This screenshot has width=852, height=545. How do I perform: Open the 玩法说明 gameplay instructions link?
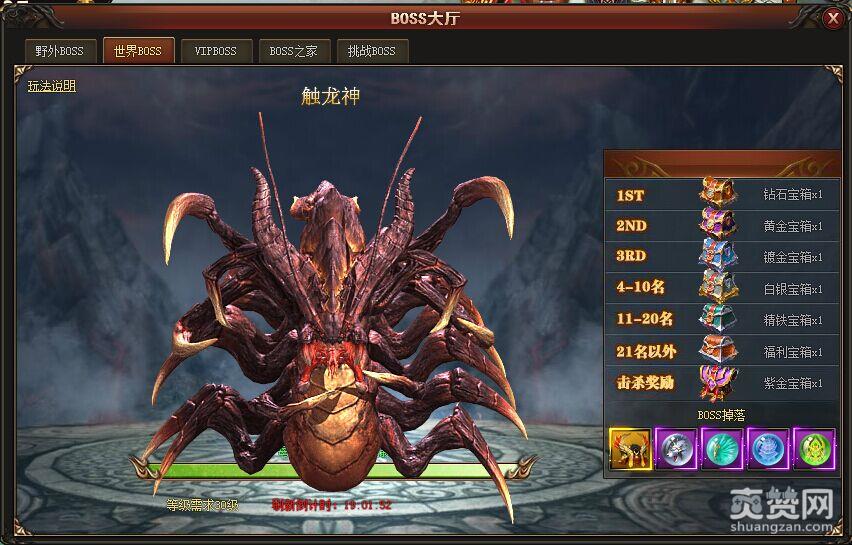click(x=52, y=86)
